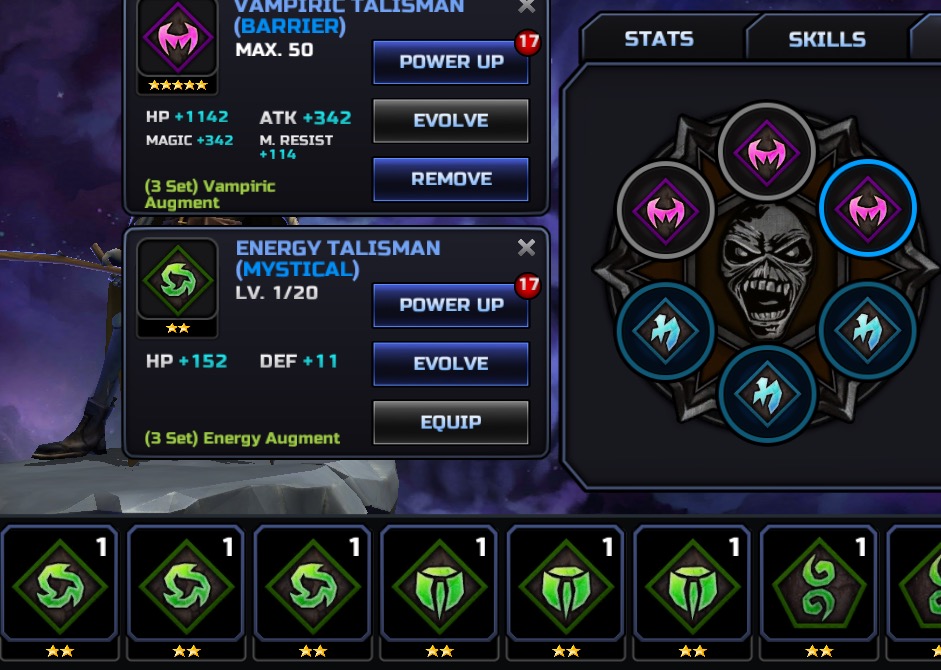Close the Energy Talisman panel
The height and width of the screenshot is (670, 941).
(x=527, y=248)
